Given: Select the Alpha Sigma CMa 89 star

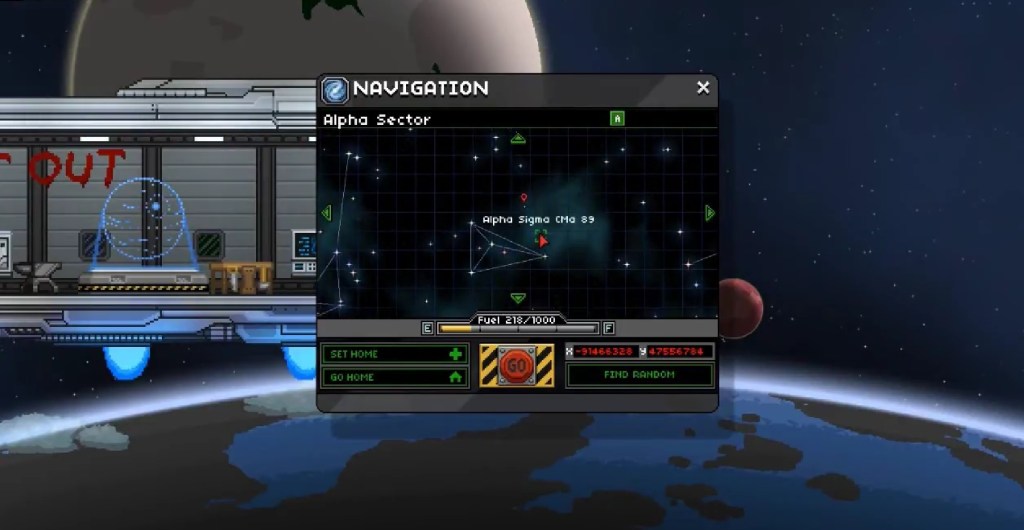Looking at the screenshot, I should click(x=542, y=240).
